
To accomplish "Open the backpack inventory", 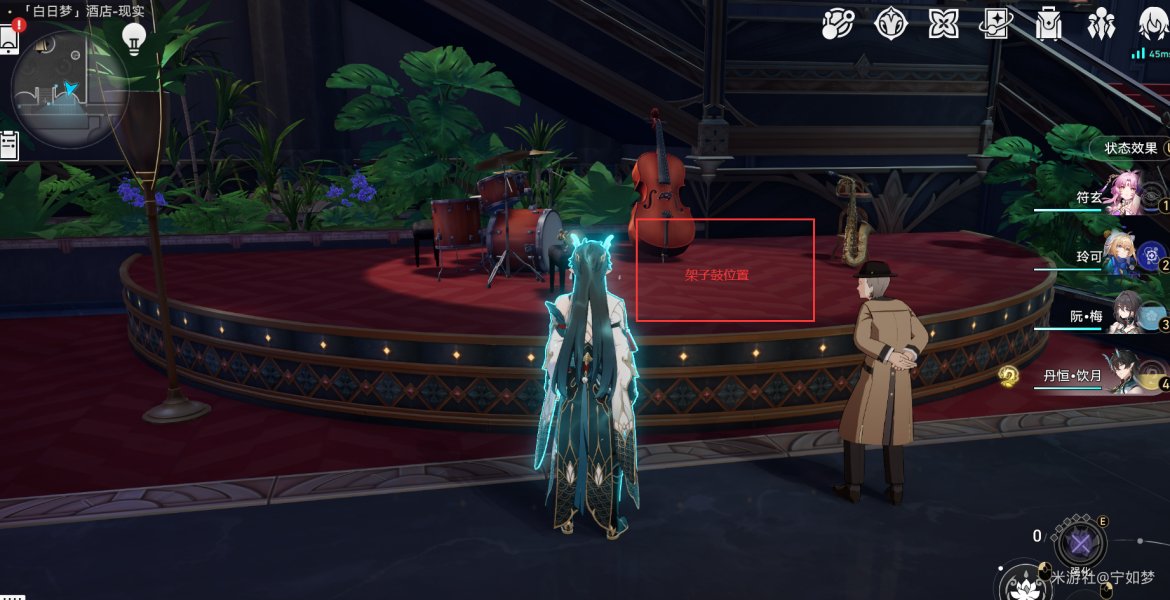I will click(1049, 23).
